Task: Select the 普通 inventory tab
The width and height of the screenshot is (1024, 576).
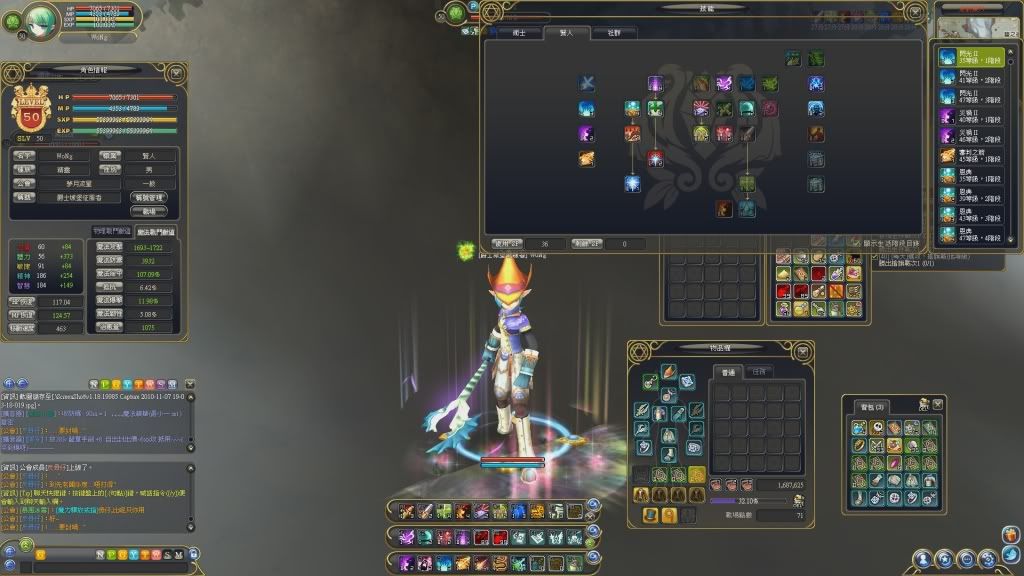Action: (x=727, y=372)
